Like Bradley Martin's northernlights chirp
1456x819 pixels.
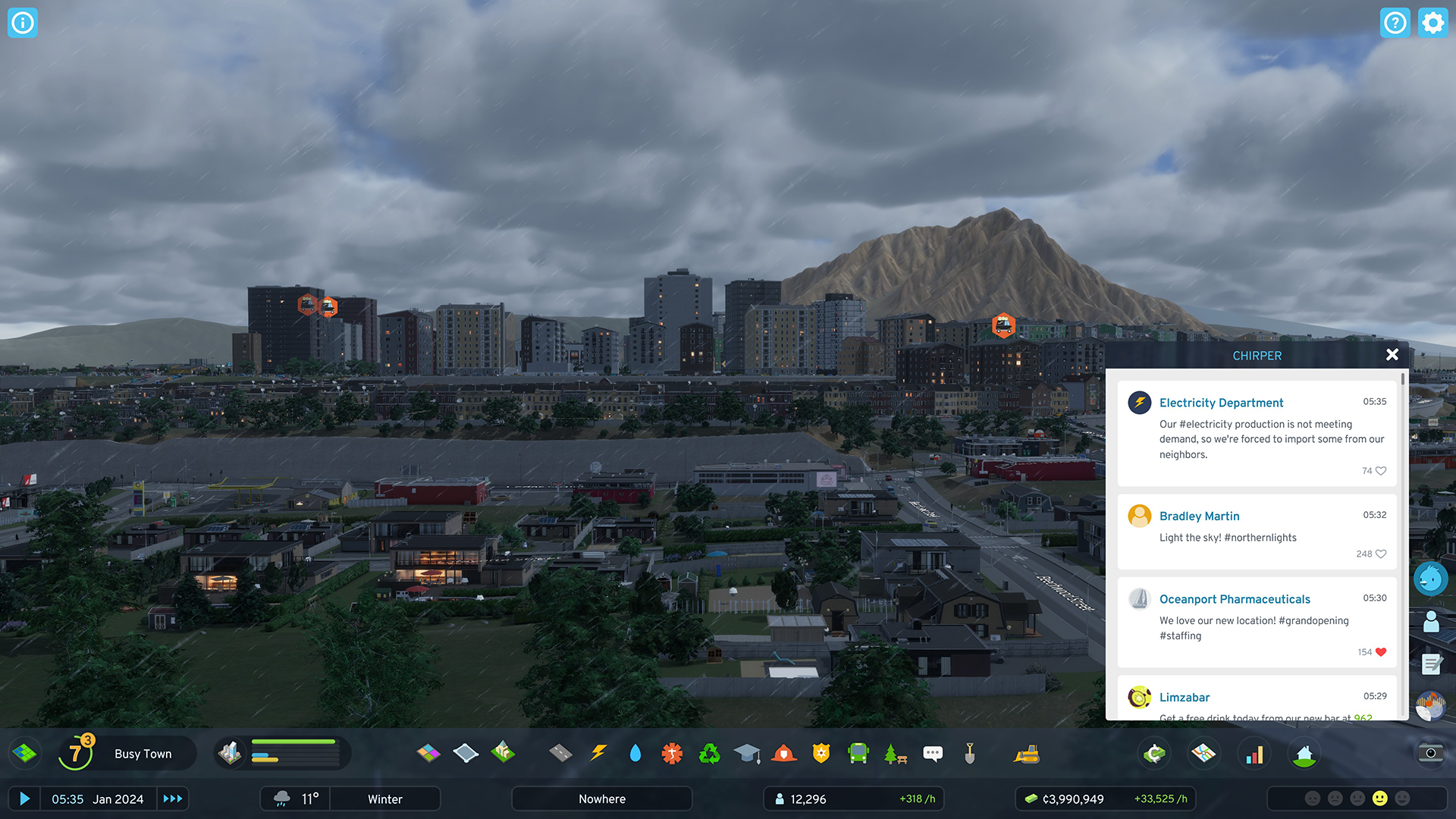1382,554
